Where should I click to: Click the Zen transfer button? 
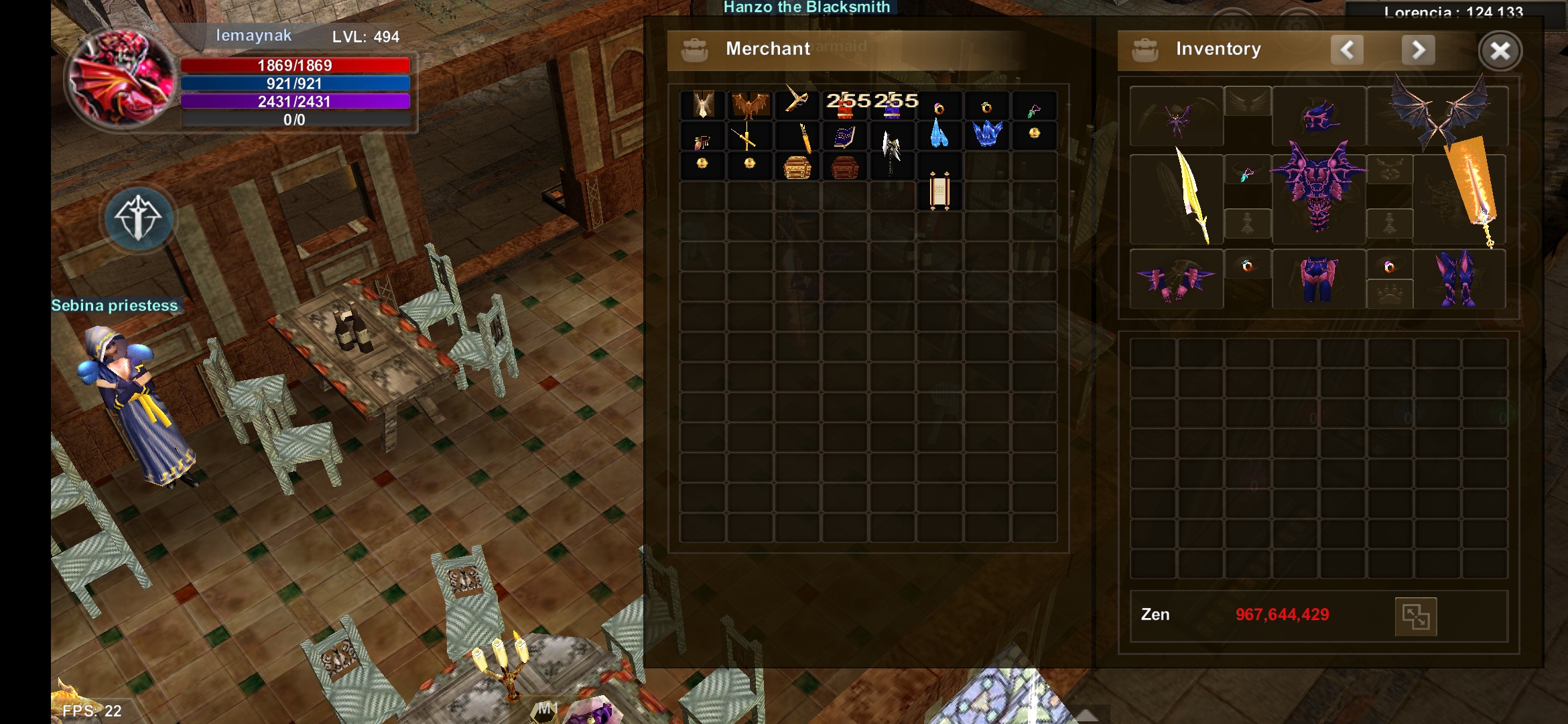coord(1415,616)
